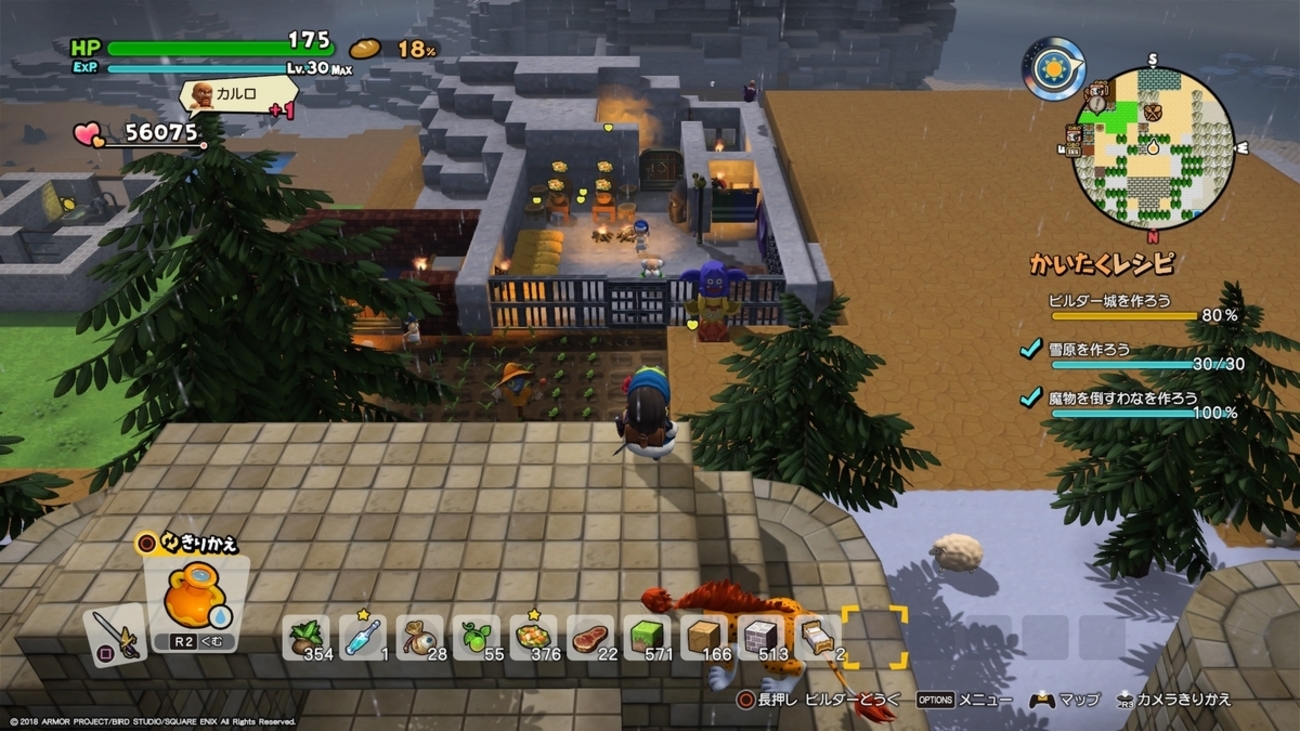Choose the starred salad dish hotbar slot
This screenshot has width=1300, height=731.
pos(533,638)
